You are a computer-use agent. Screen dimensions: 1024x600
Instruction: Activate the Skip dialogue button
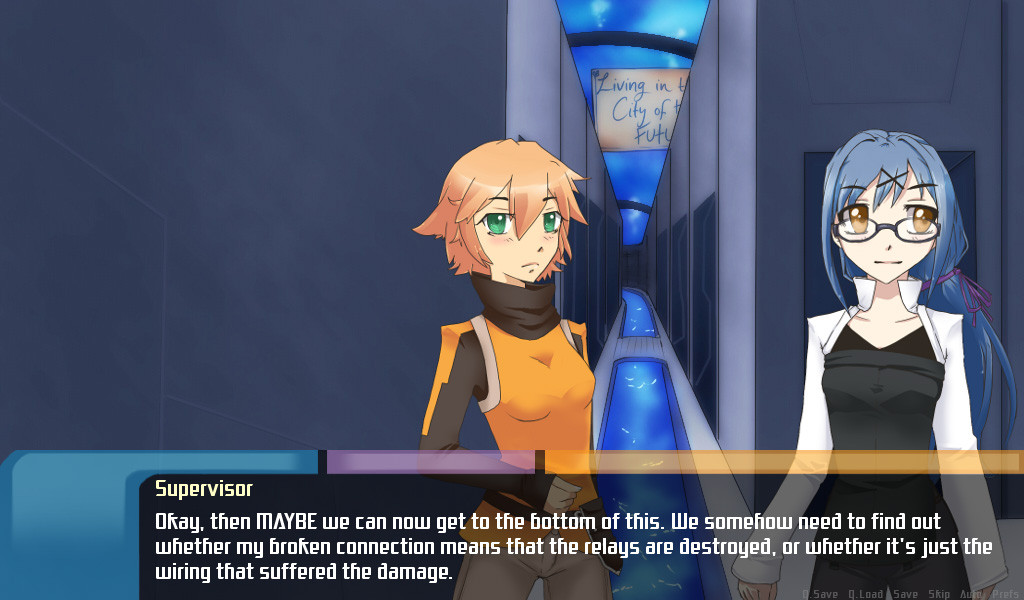pos(939,594)
